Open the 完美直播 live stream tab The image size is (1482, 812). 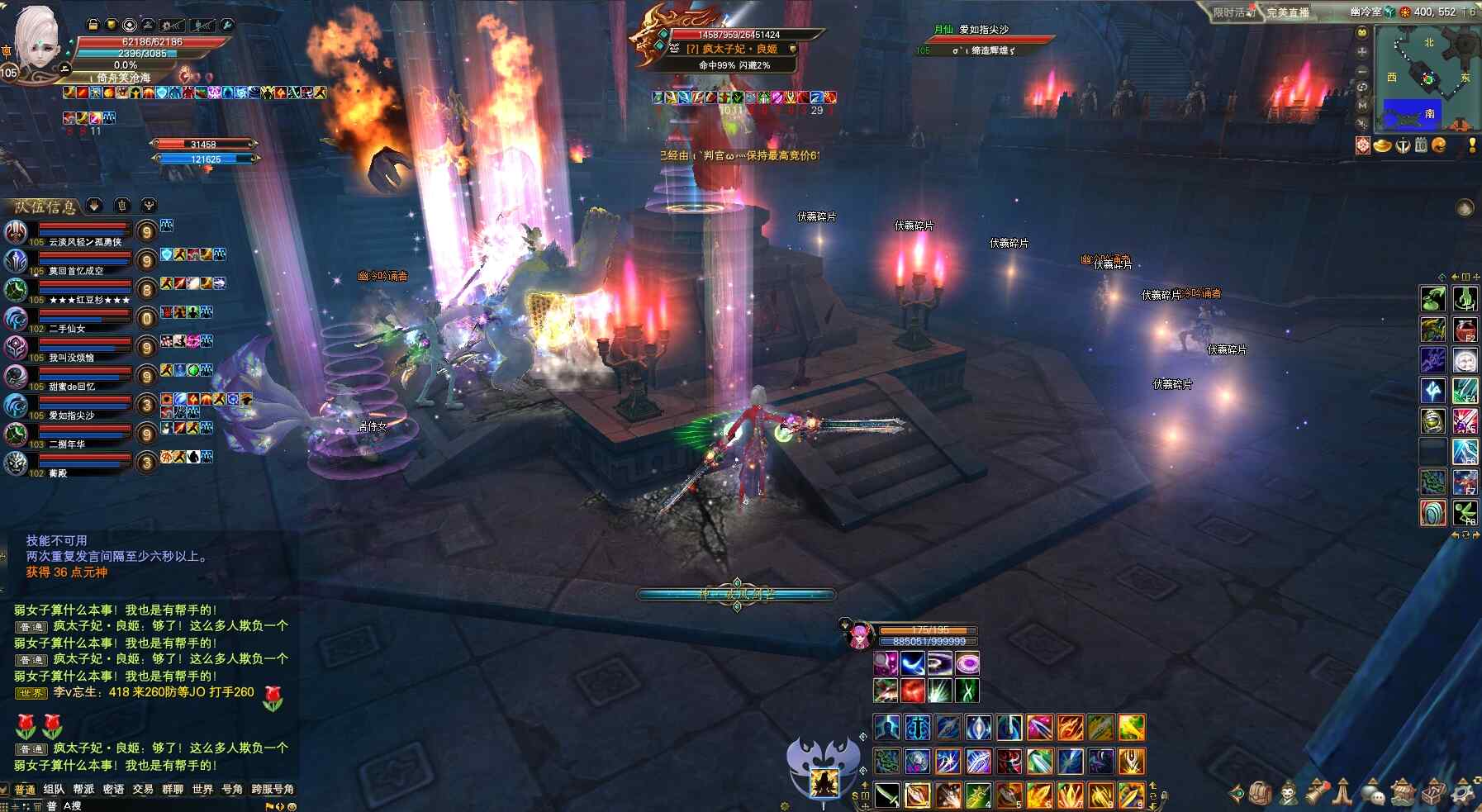coord(1288,12)
